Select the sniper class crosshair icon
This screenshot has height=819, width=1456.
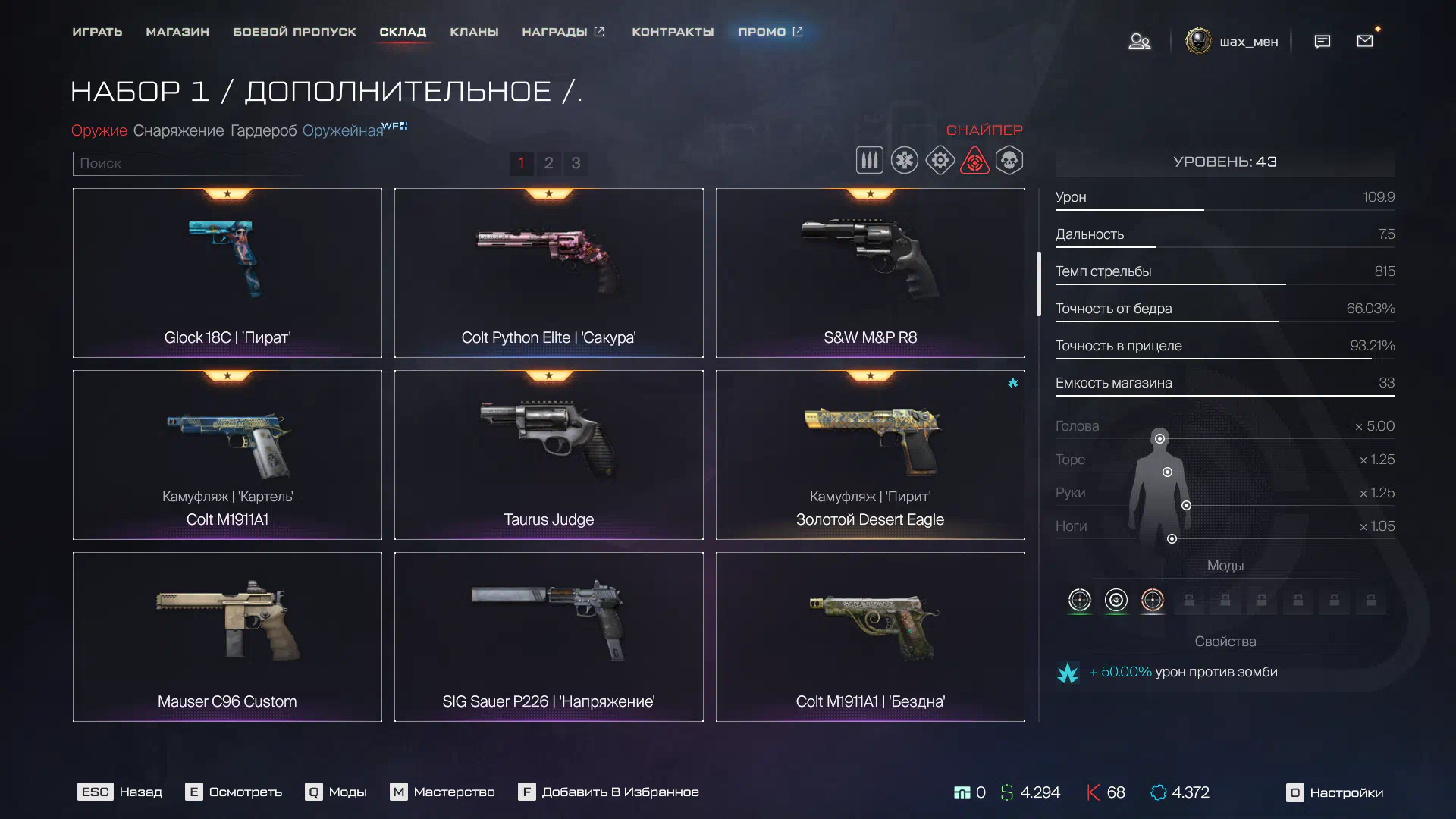974,161
